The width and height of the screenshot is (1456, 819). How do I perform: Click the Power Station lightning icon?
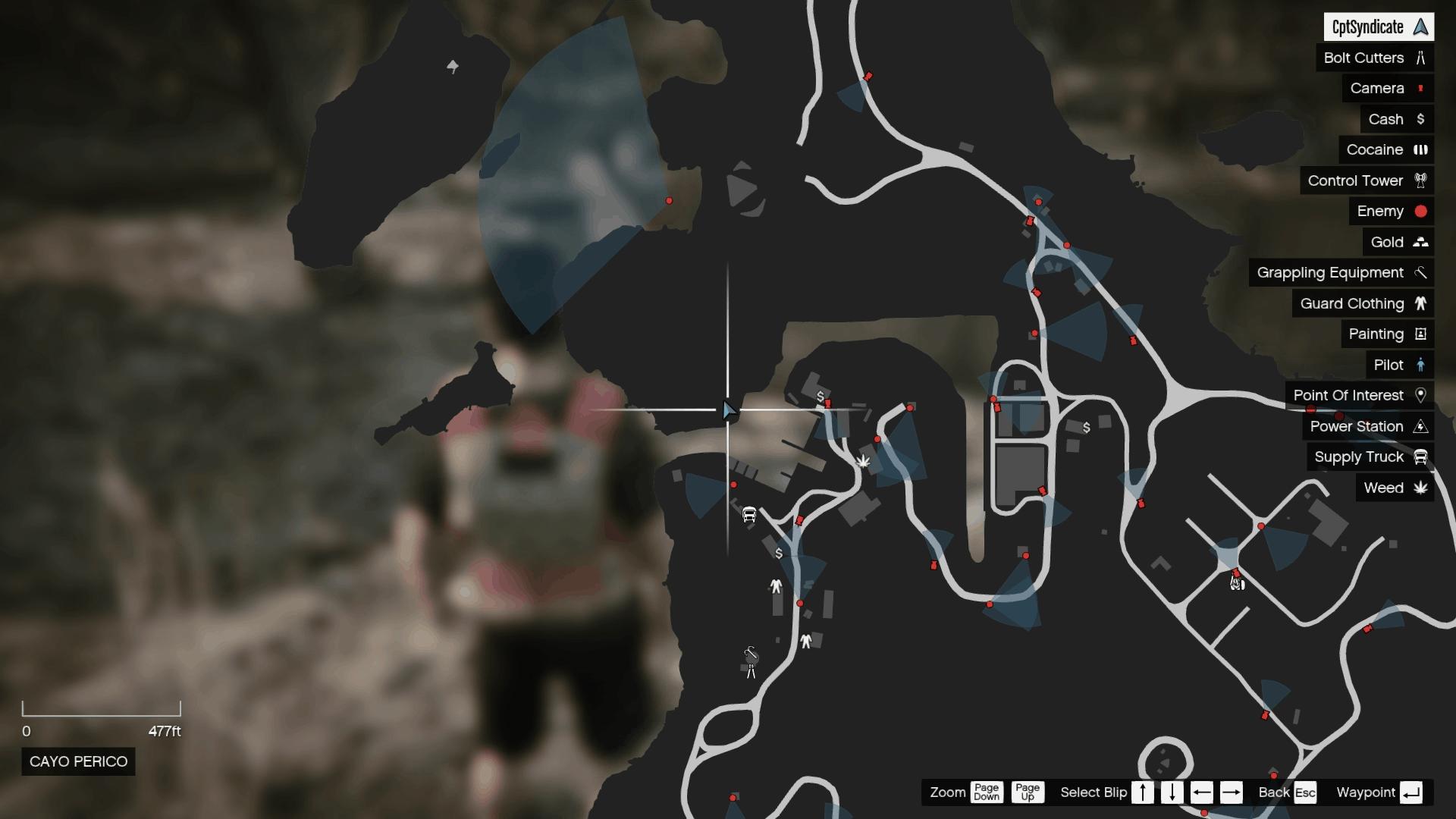pyautogui.click(x=1421, y=426)
